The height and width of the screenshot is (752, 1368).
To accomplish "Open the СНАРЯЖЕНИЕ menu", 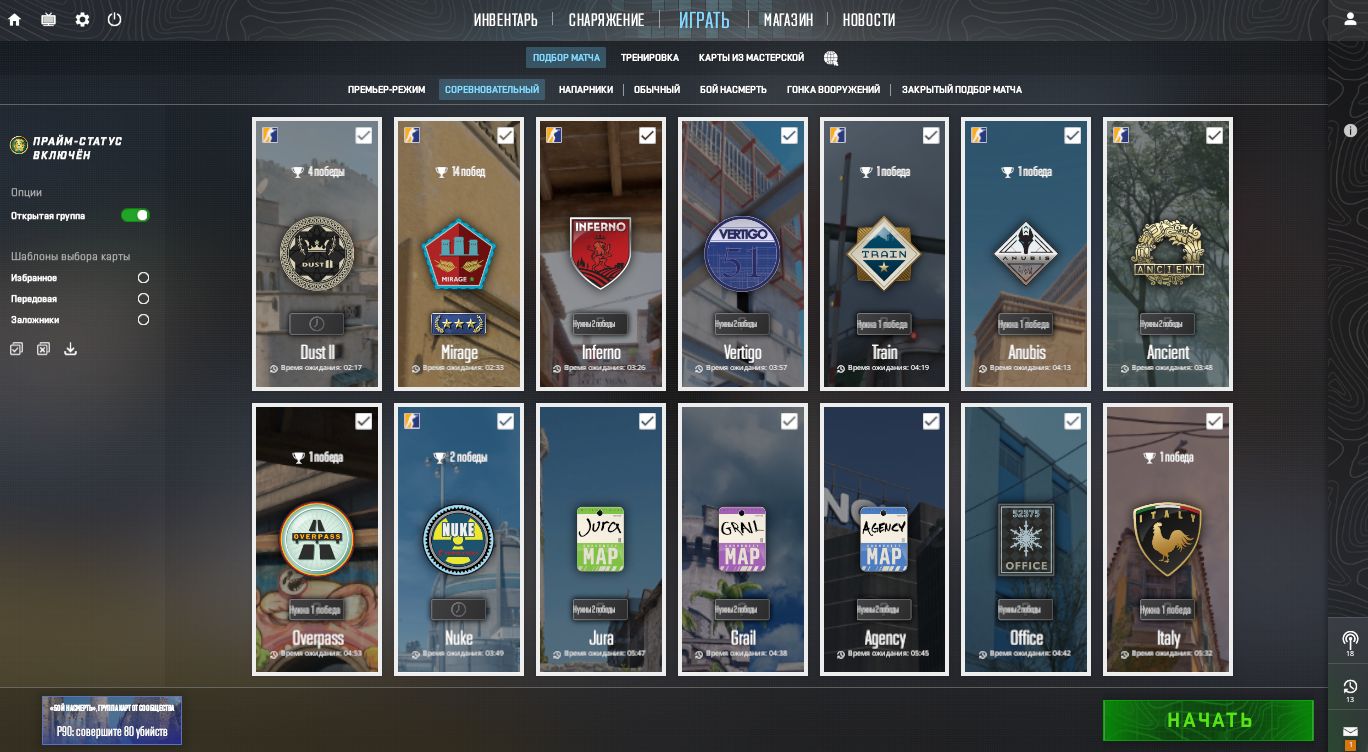I will (x=606, y=20).
